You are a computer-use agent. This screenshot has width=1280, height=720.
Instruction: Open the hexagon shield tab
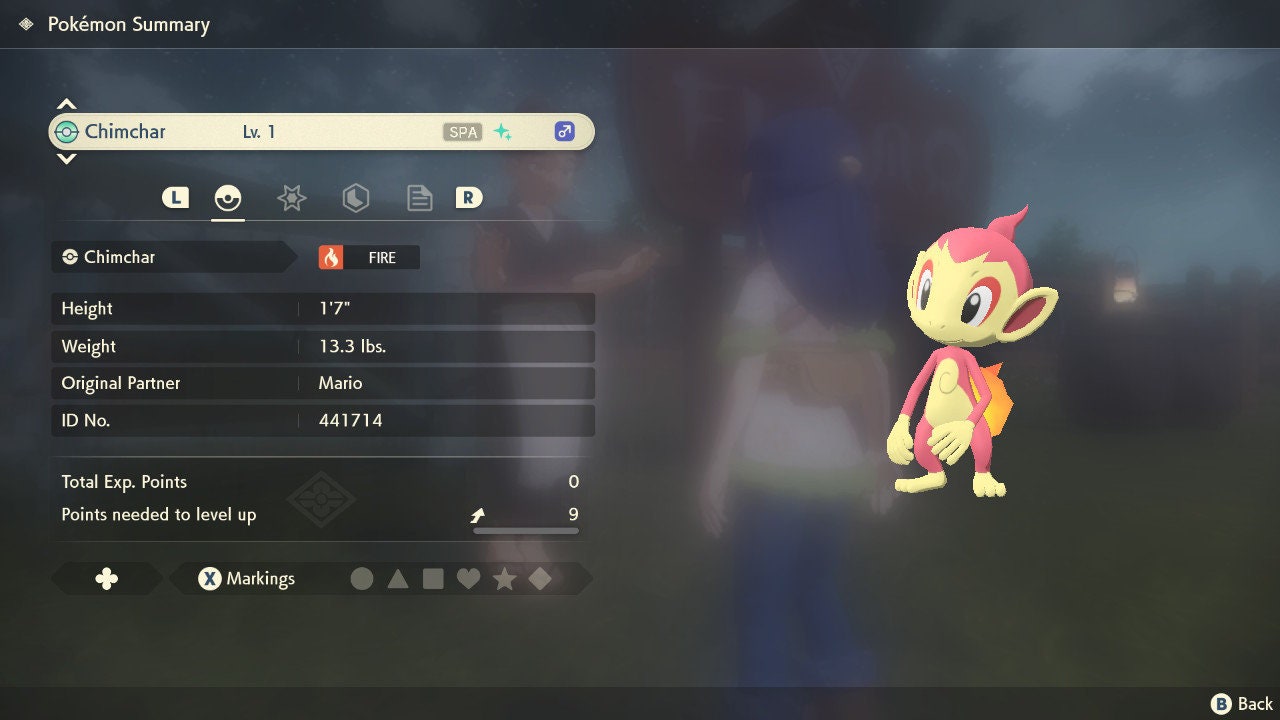tap(355, 198)
